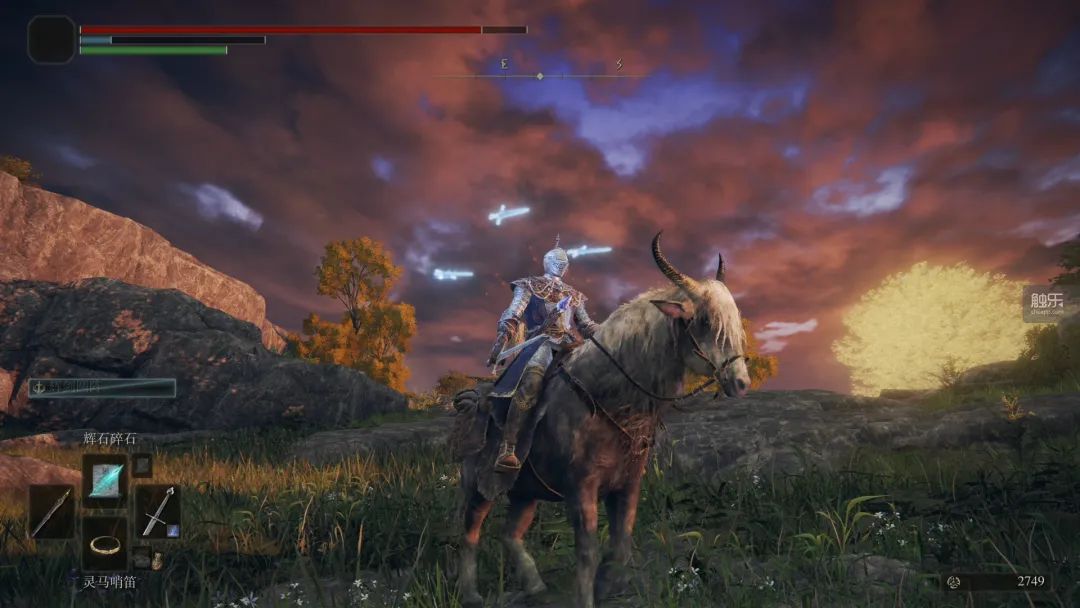Choose the Spectral Steed Whistle item slot
1080x608 pixels.
(104, 543)
